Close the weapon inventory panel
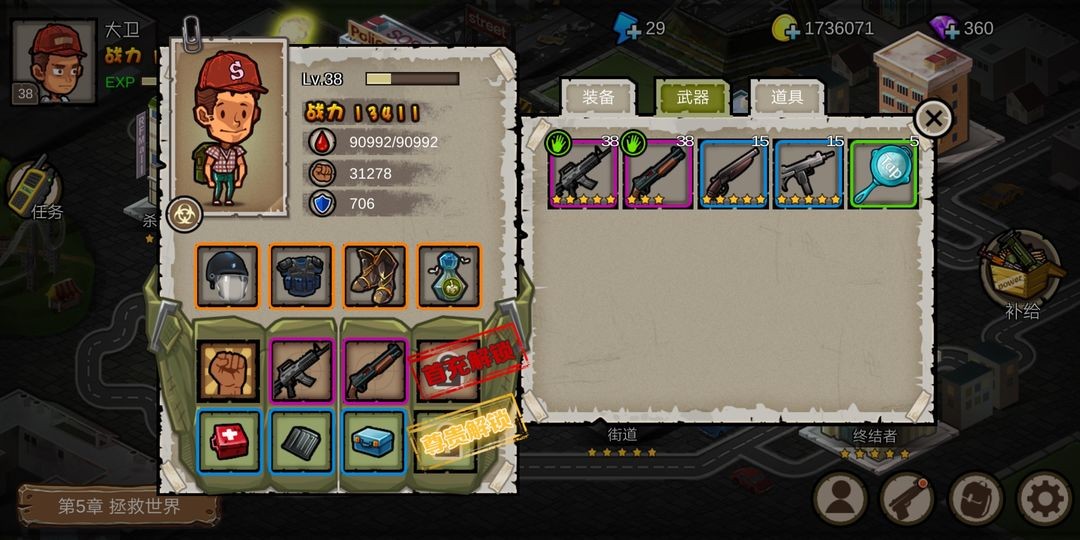Screen dimensions: 1080x540 [932, 119]
